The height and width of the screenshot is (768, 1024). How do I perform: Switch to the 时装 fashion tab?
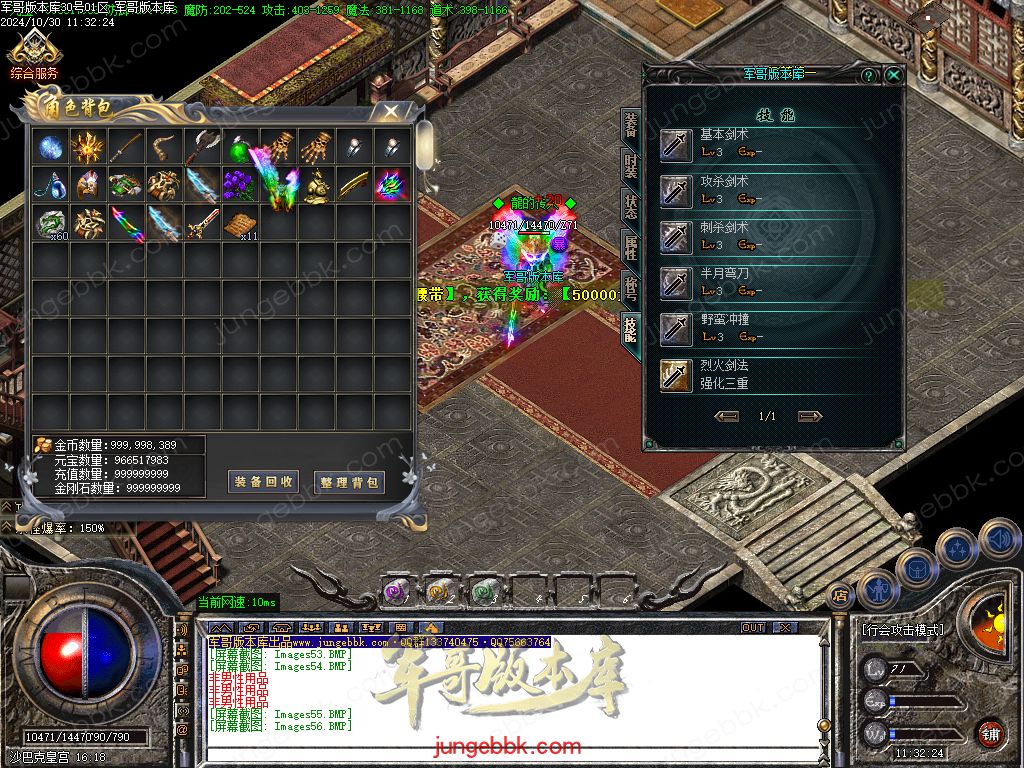click(x=631, y=165)
